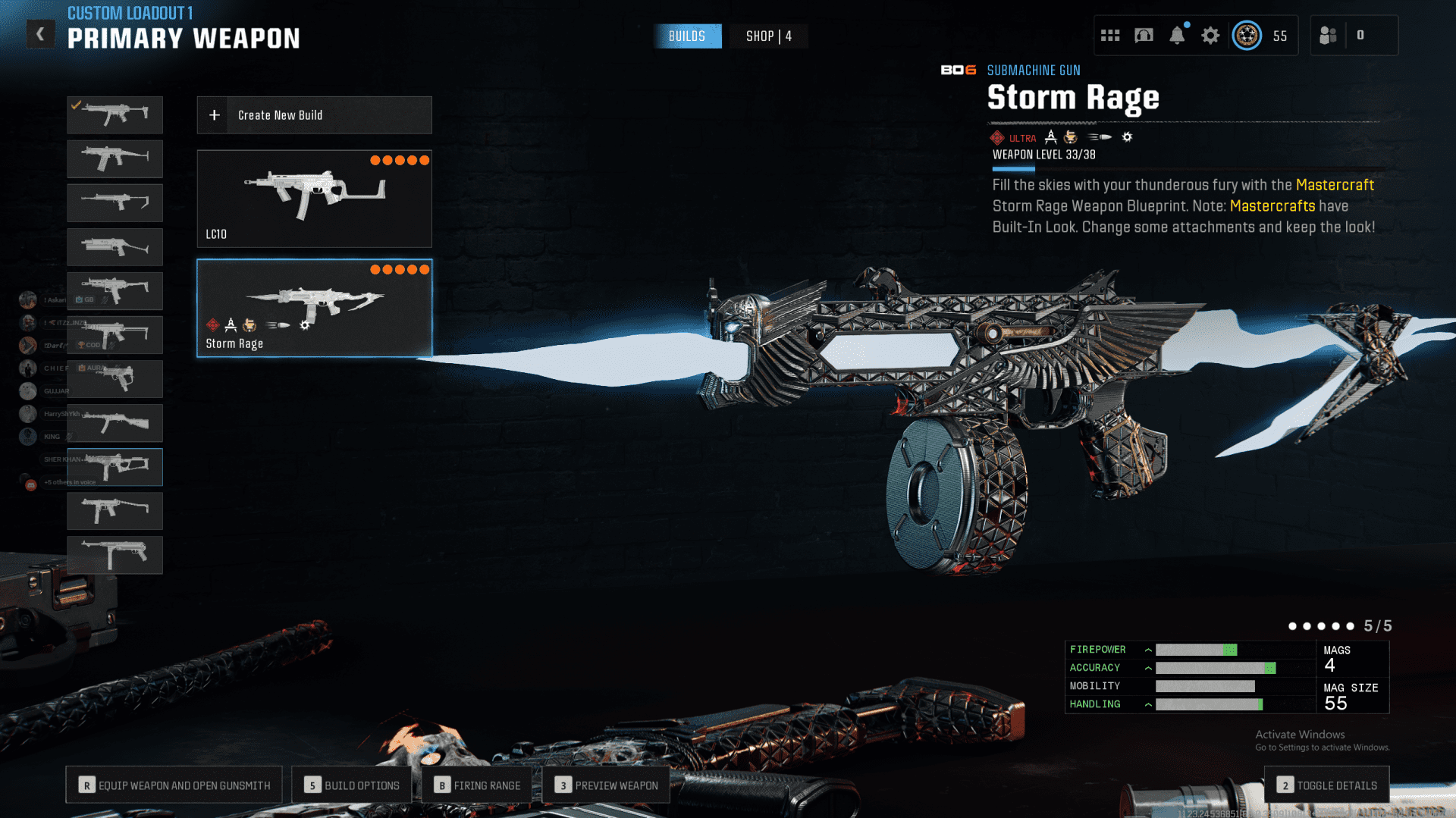This screenshot has width=1456, height=818.
Task: Open settings gear icon
Action: (1210, 36)
